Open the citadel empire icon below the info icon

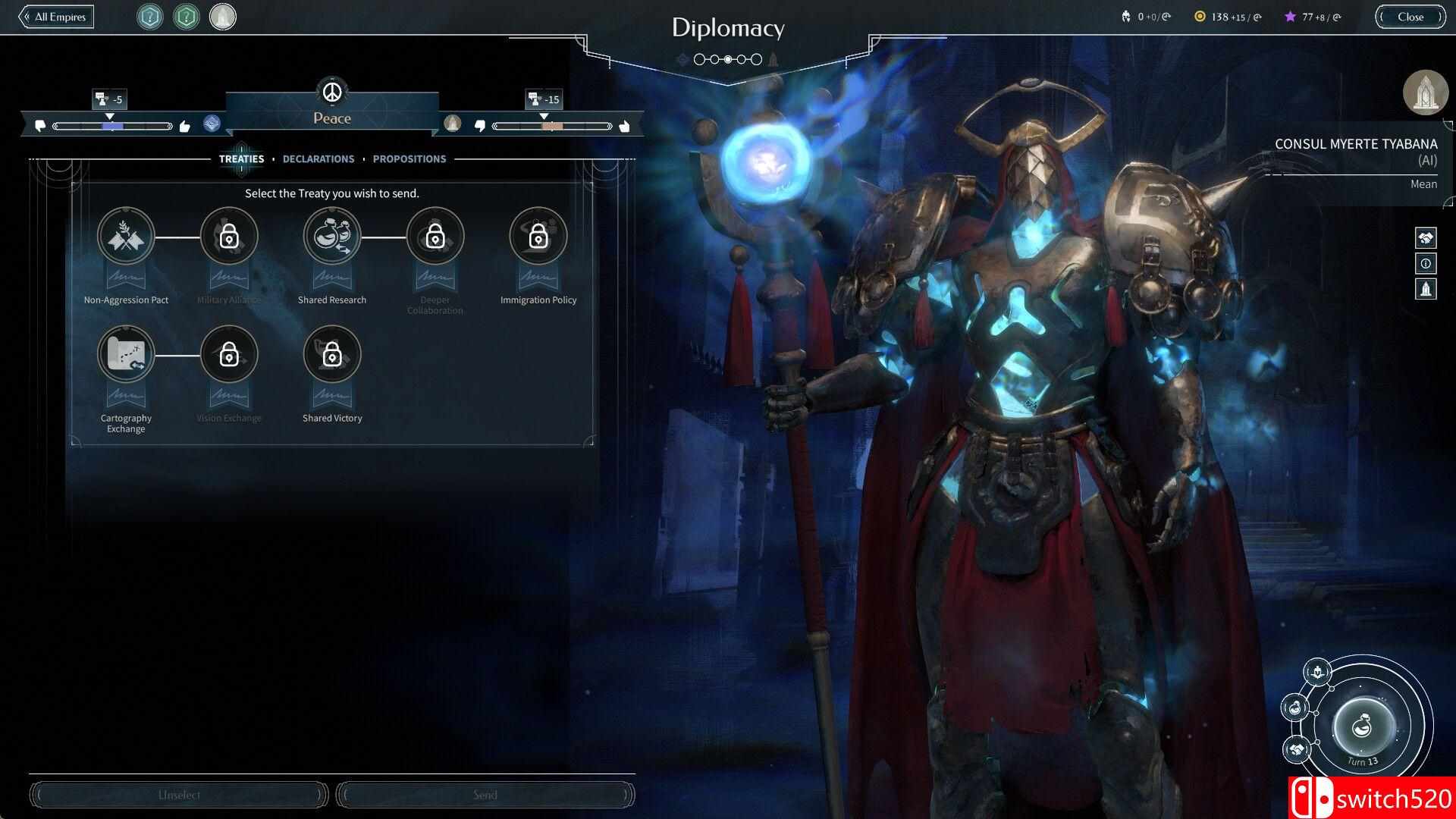coord(1426,290)
